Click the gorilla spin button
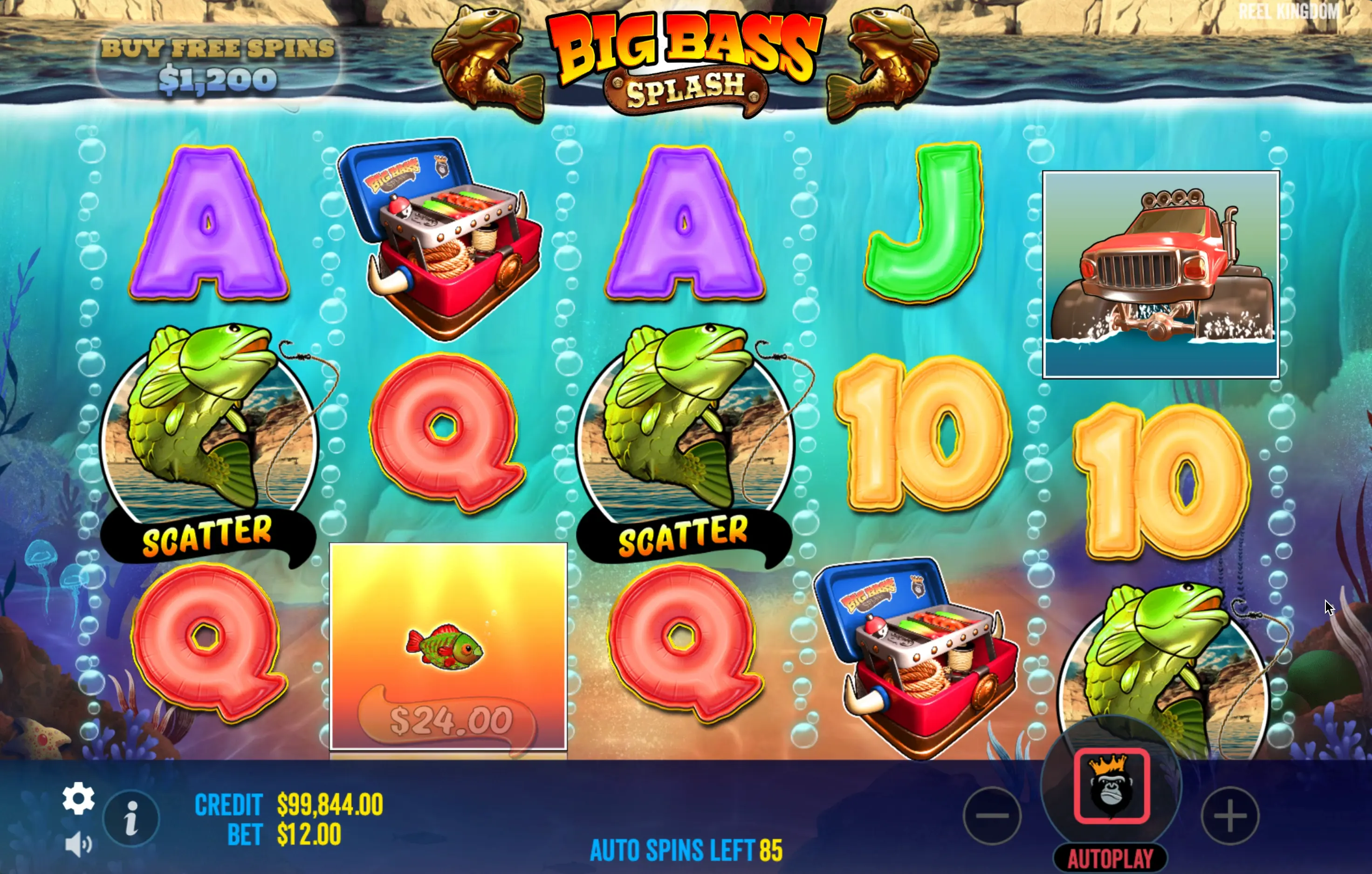 1111,785
